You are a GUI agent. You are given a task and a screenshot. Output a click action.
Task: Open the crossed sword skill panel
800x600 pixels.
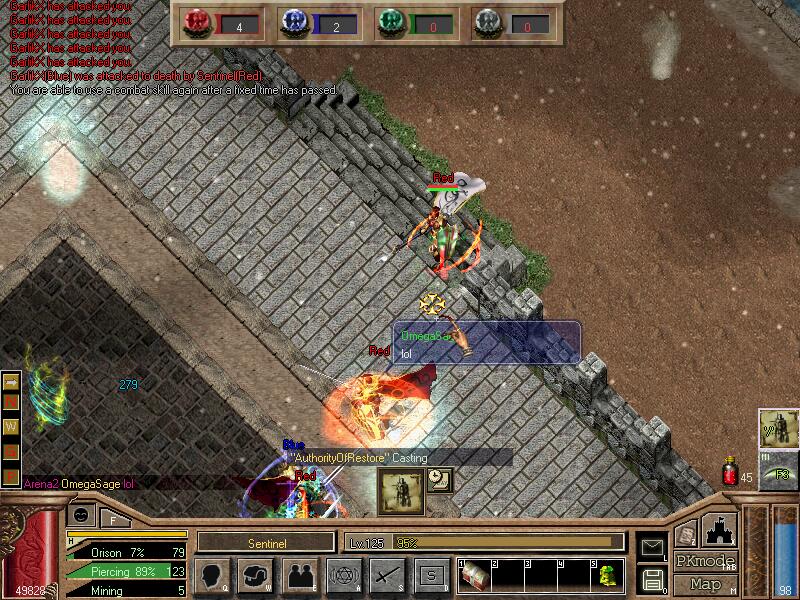388,576
